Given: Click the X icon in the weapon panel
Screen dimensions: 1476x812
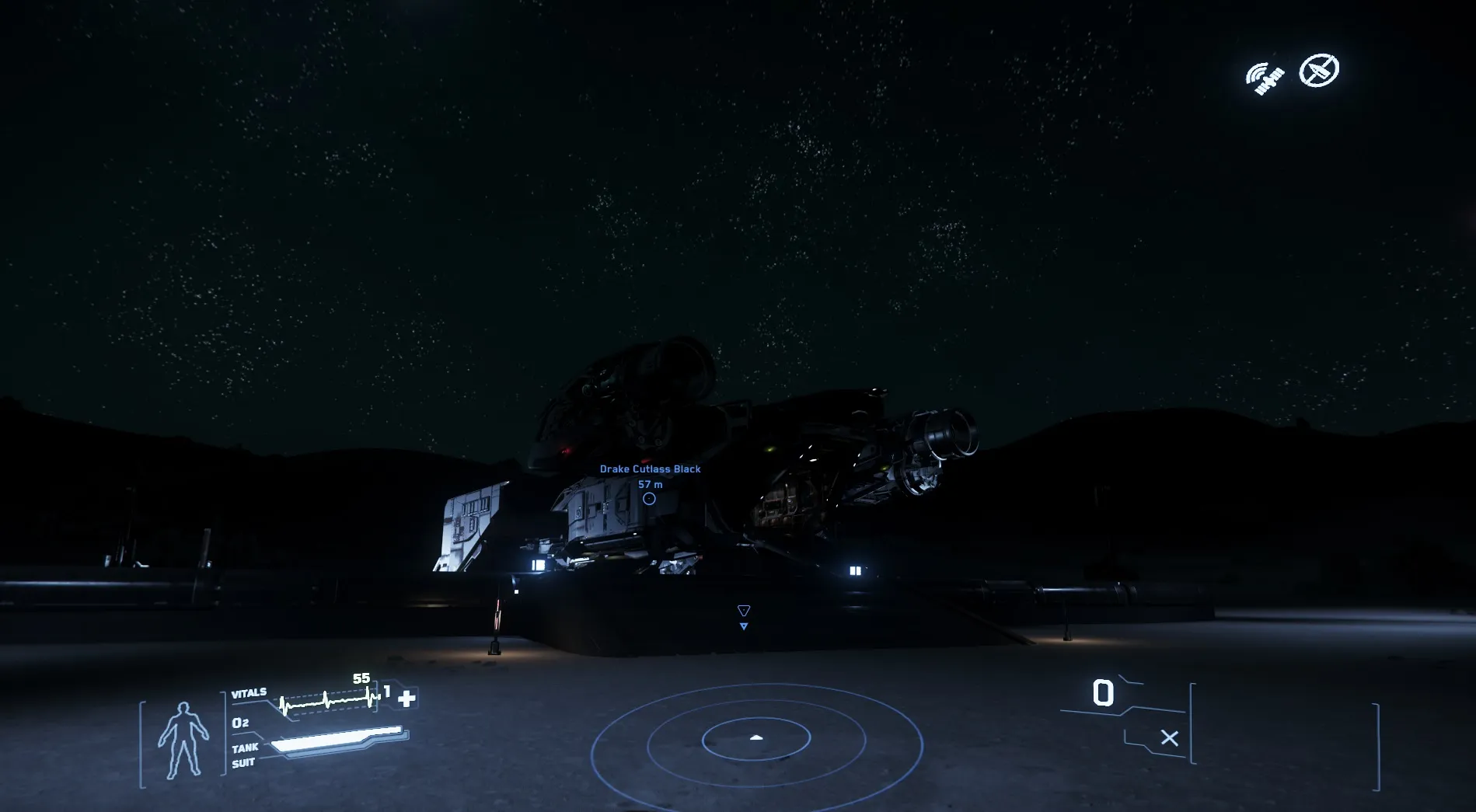Looking at the screenshot, I should (x=1169, y=737).
